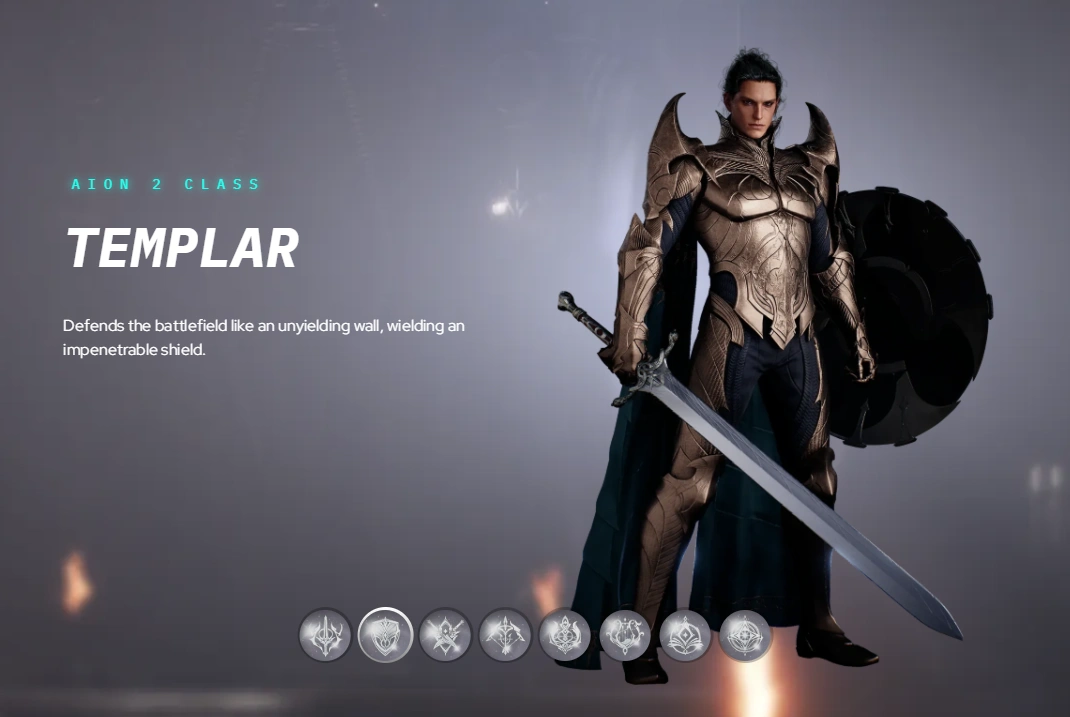
Task: Open the open-book class icon
Action: click(x=685, y=635)
